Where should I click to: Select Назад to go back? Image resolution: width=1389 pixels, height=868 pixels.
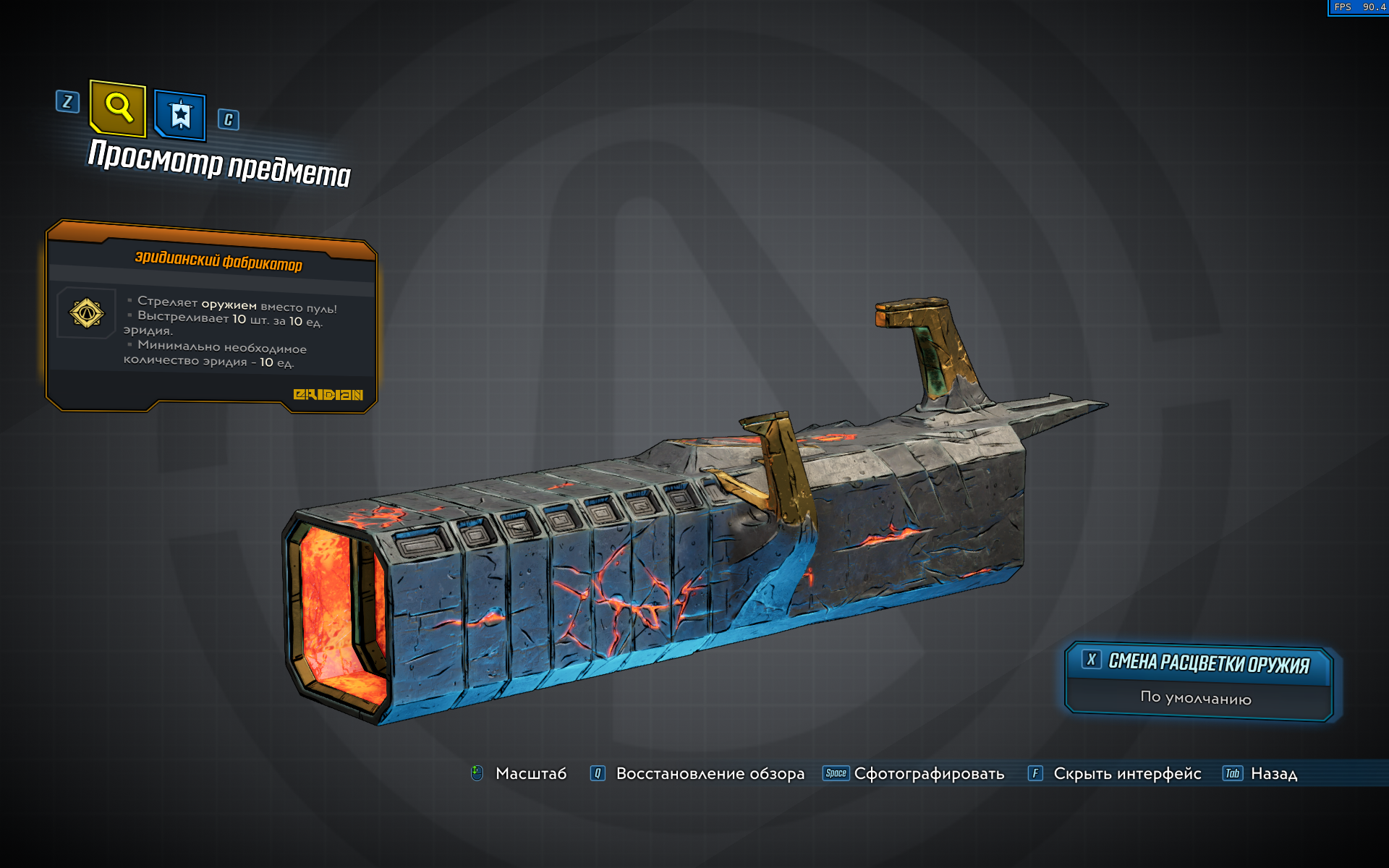(1273, 773)
